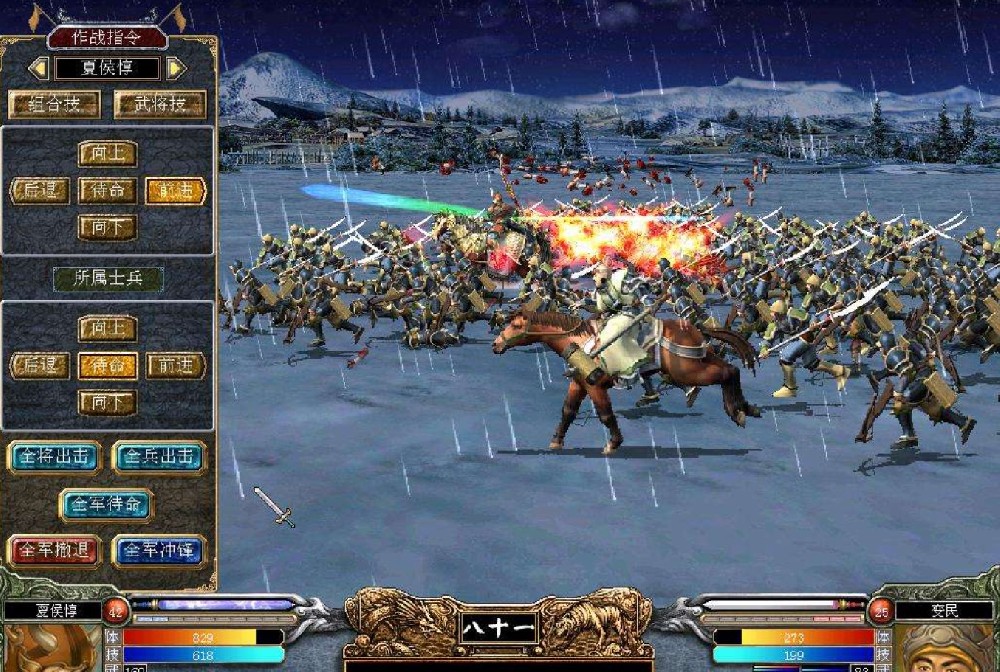Order the general to retreat (后退)
Screen dimensions: 1000x672
pos(40,191)
